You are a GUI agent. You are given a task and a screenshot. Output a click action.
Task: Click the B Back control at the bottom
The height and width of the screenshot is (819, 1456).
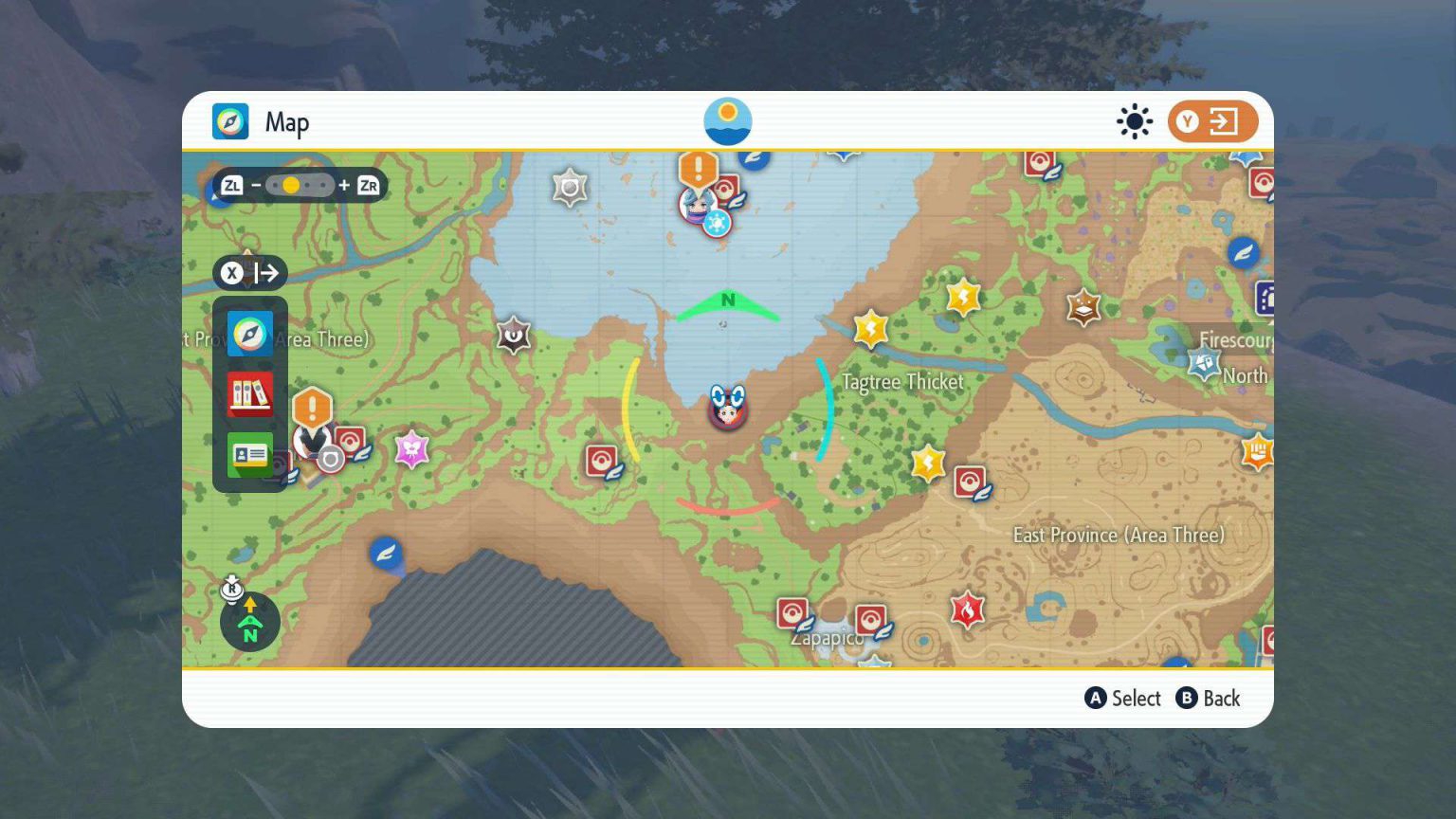(1209, 699)
